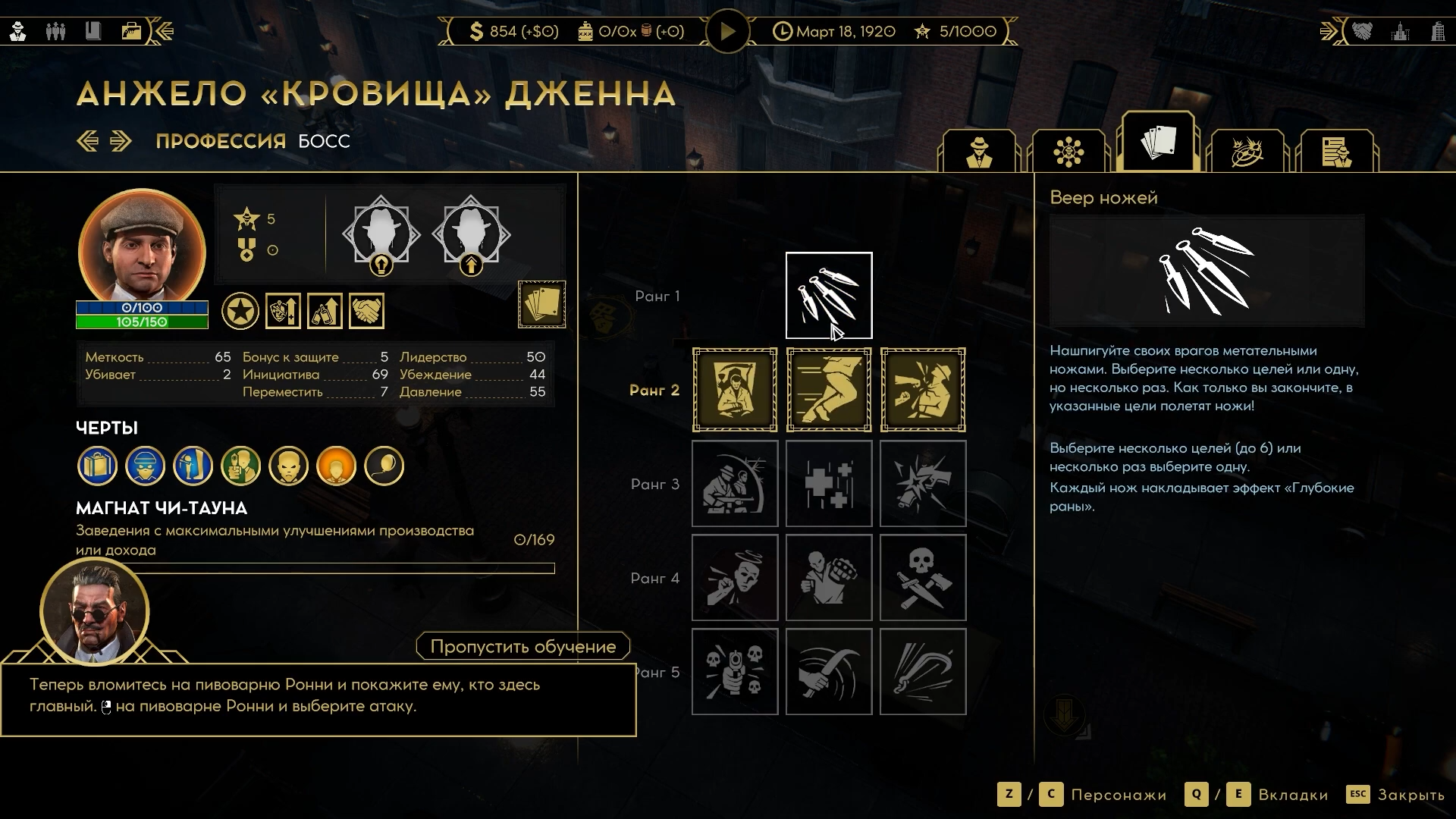This screenshot has height=819, width=1456.
Task: Select the punching gangster rank 2 skill
Action: (923, 390)
